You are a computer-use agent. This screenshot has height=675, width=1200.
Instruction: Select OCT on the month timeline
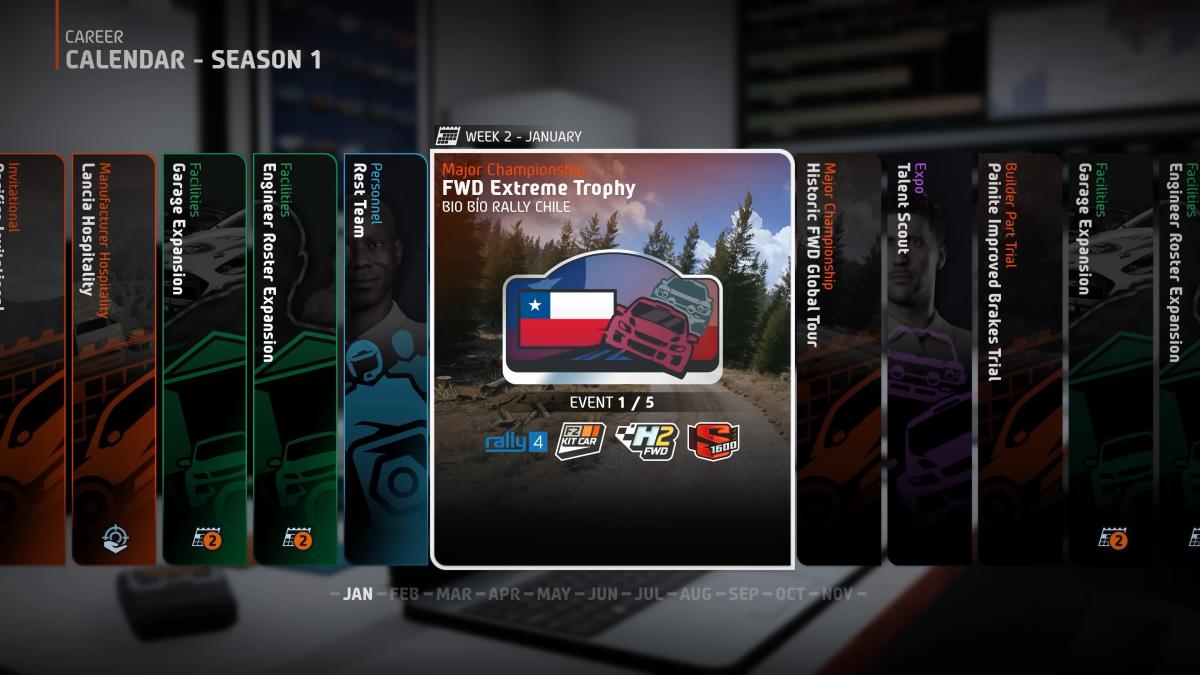click(790, 594)
